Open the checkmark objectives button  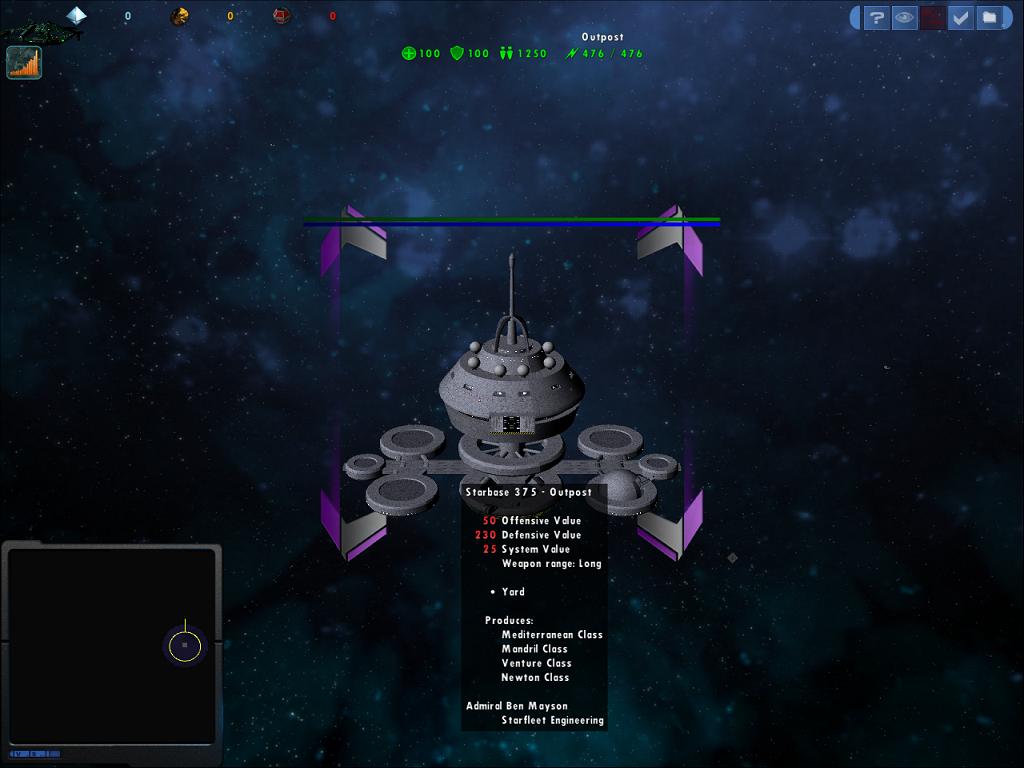click(x=961, y=18)
